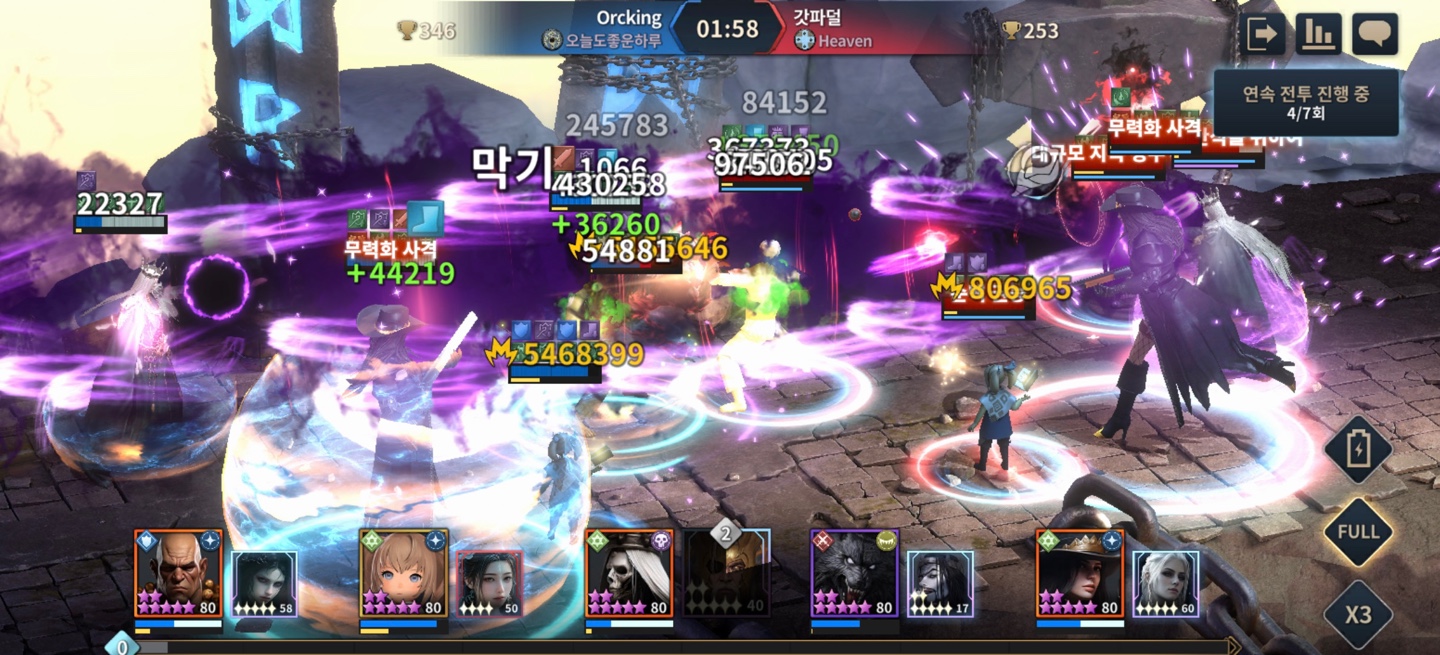The width and height of the screenshot is (1440, 655).
Task: Select the bald bearded hero portrait
Action: pyautogui.click(x=179, y=573)
